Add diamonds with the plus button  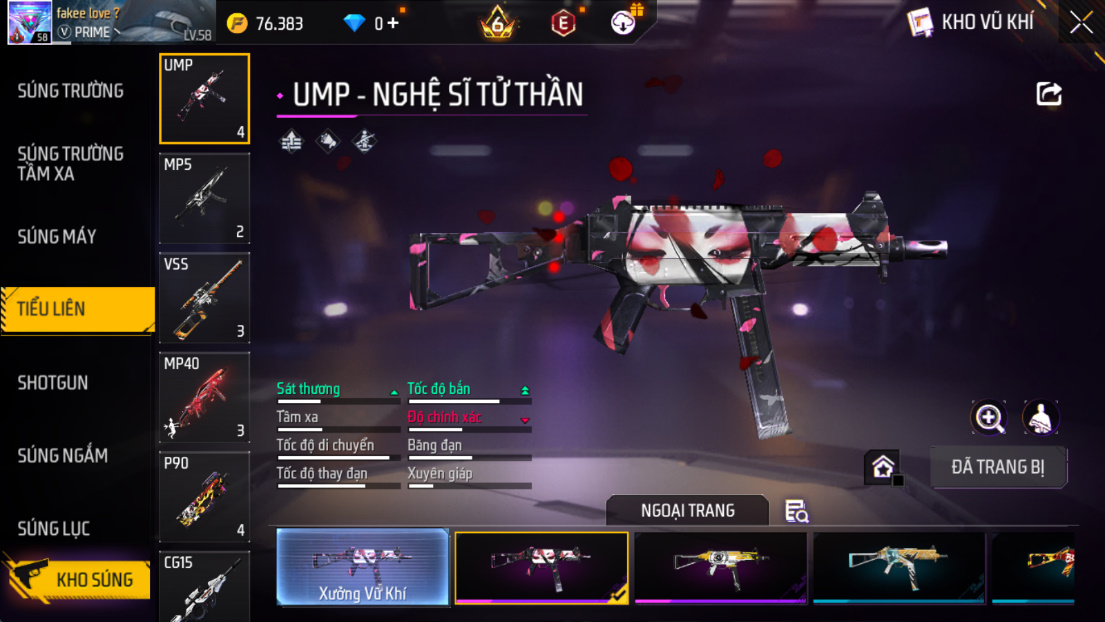coord(392,23)
